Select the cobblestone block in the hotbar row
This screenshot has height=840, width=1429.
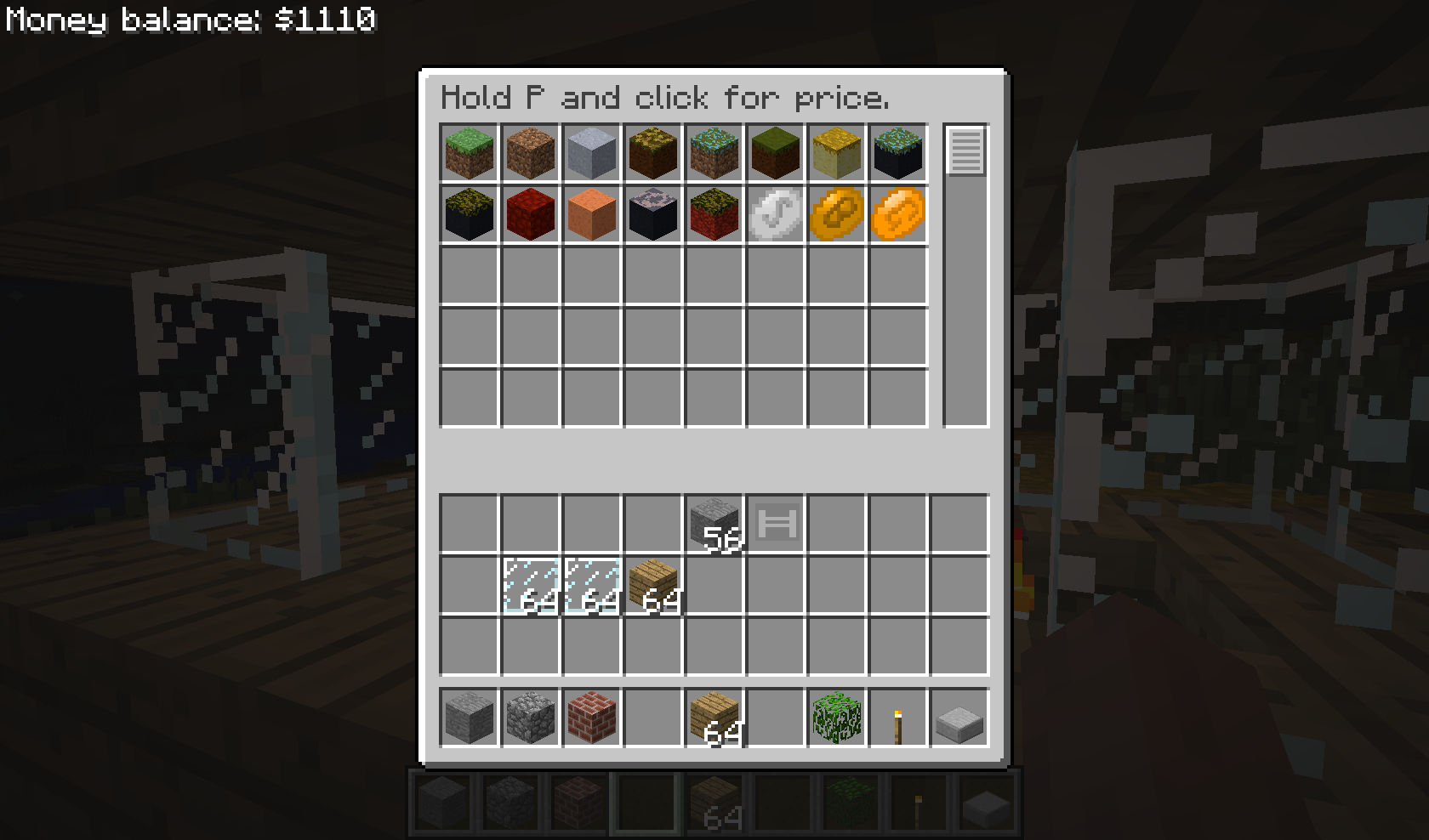coord(531,718)
